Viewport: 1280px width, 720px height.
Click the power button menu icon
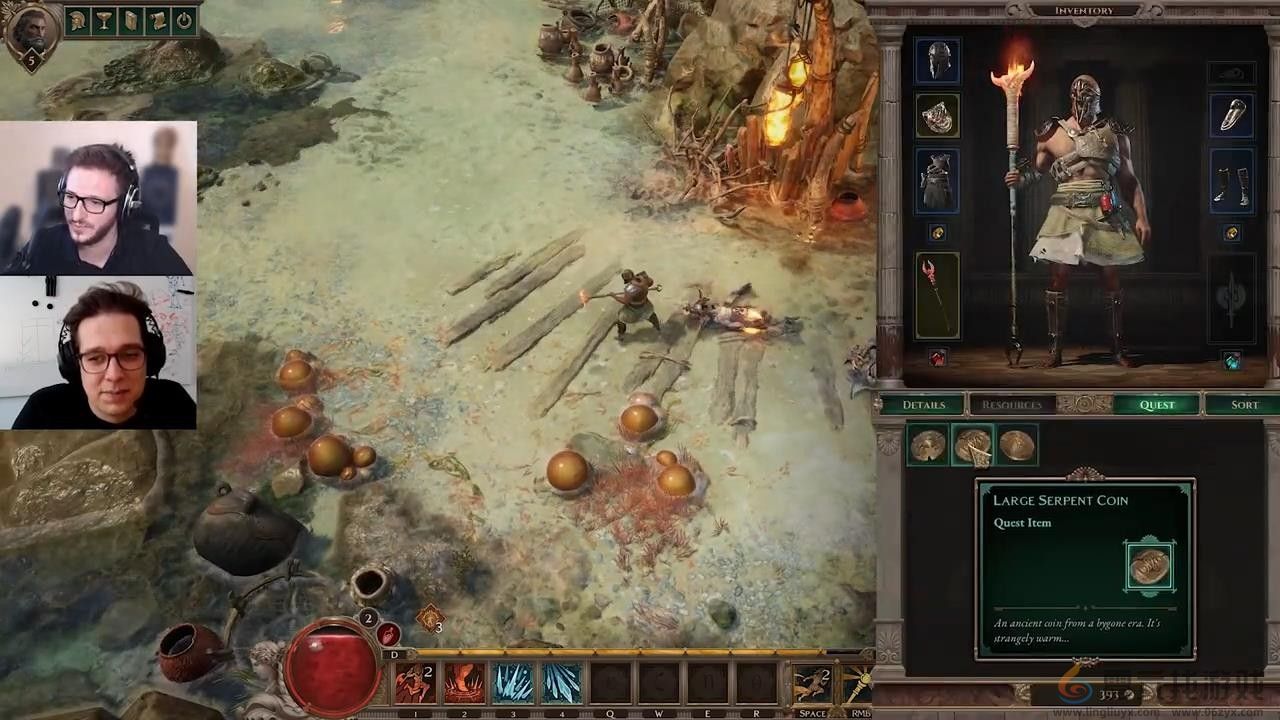coord(184,21)
